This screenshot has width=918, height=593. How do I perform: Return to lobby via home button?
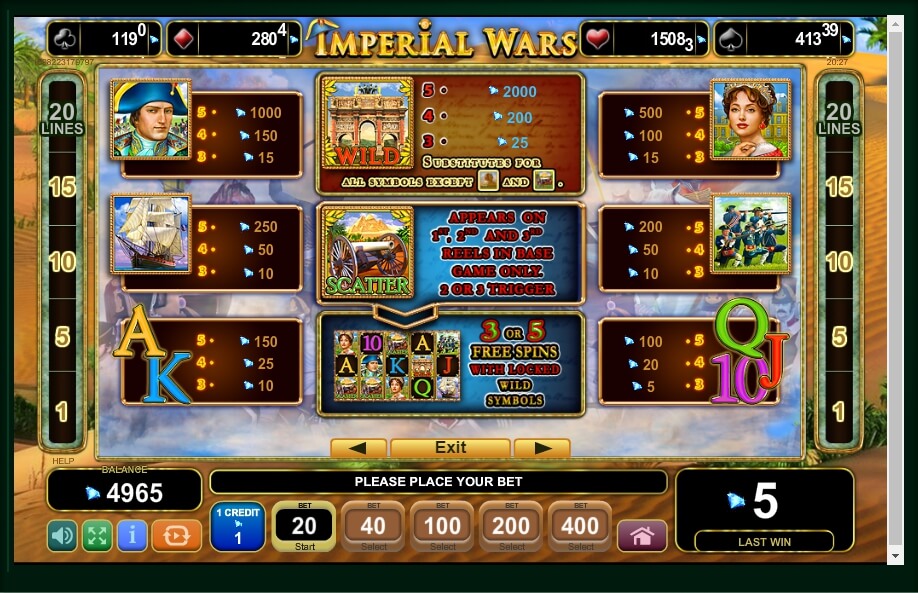642,536
